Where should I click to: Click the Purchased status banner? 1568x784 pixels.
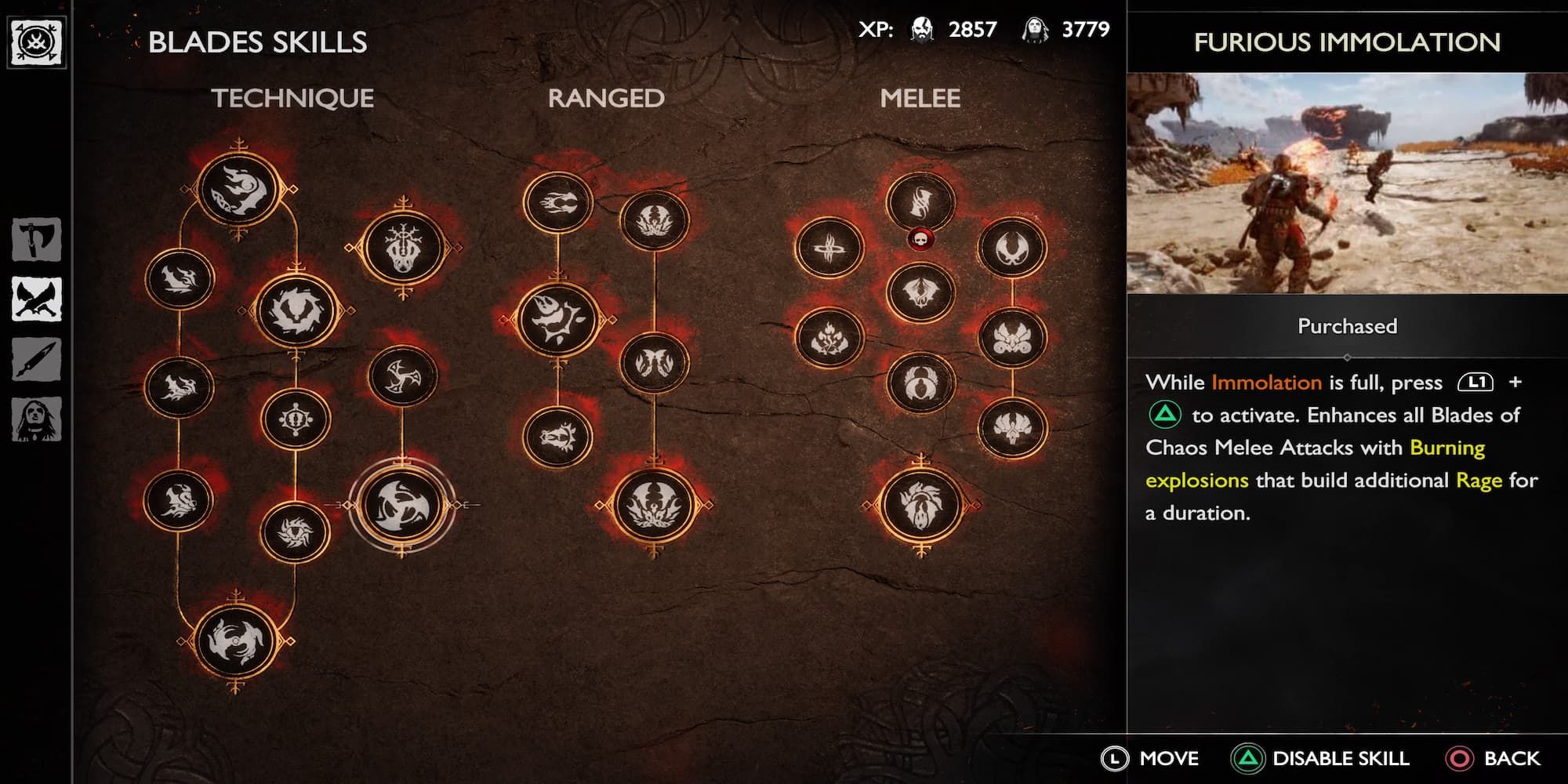pyautogui.click(x=1346, y=325)
